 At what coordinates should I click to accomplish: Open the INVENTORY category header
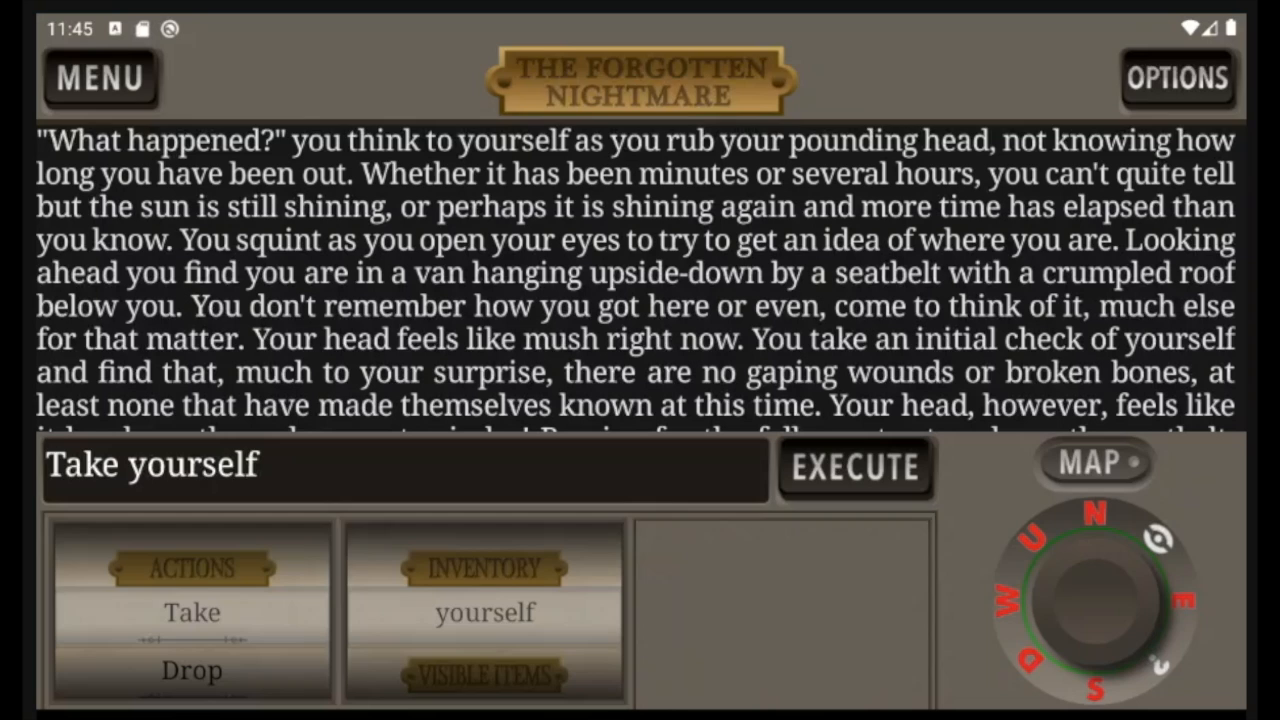coord(485,568)
